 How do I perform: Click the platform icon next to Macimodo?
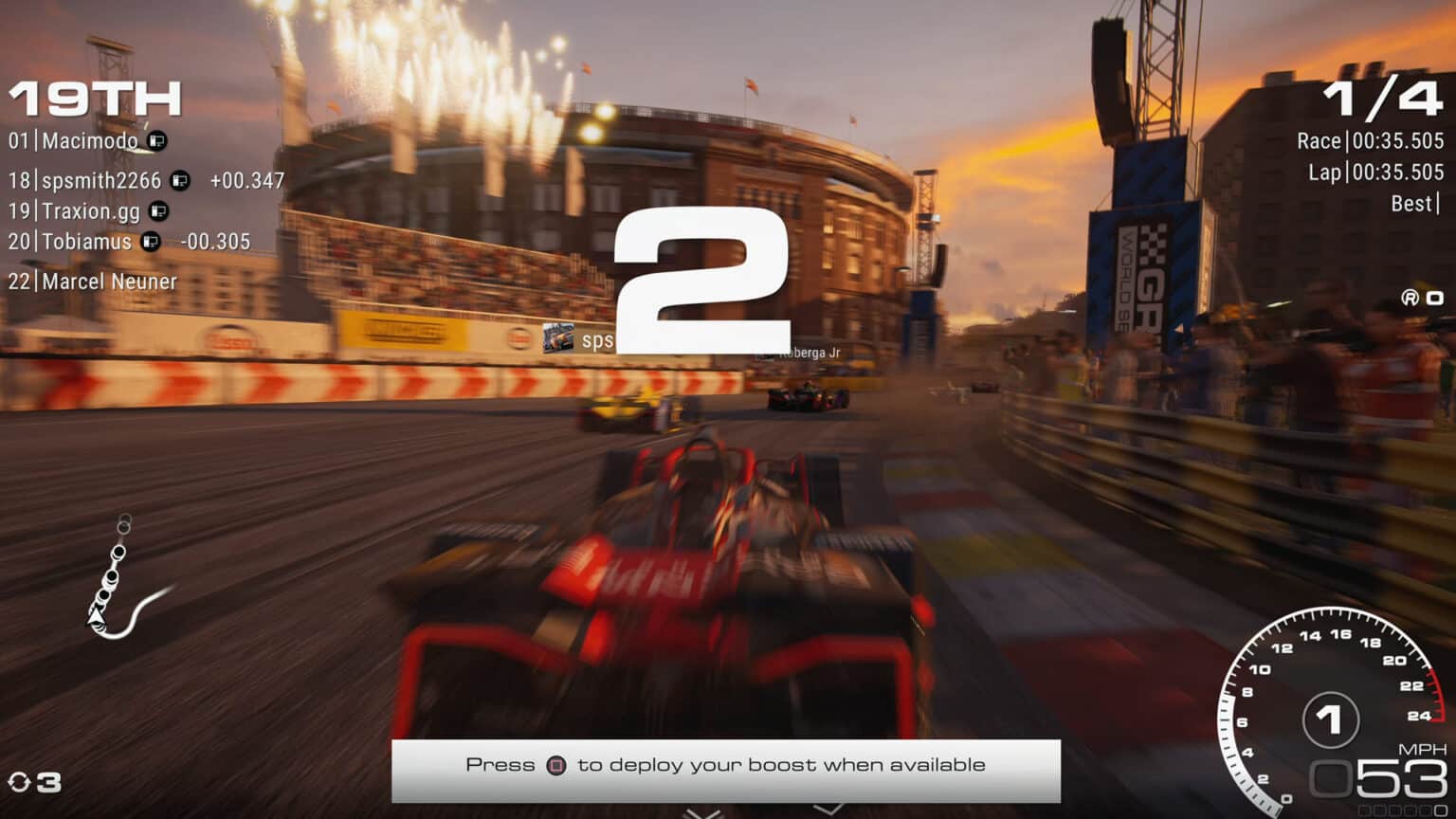(155, 140)
